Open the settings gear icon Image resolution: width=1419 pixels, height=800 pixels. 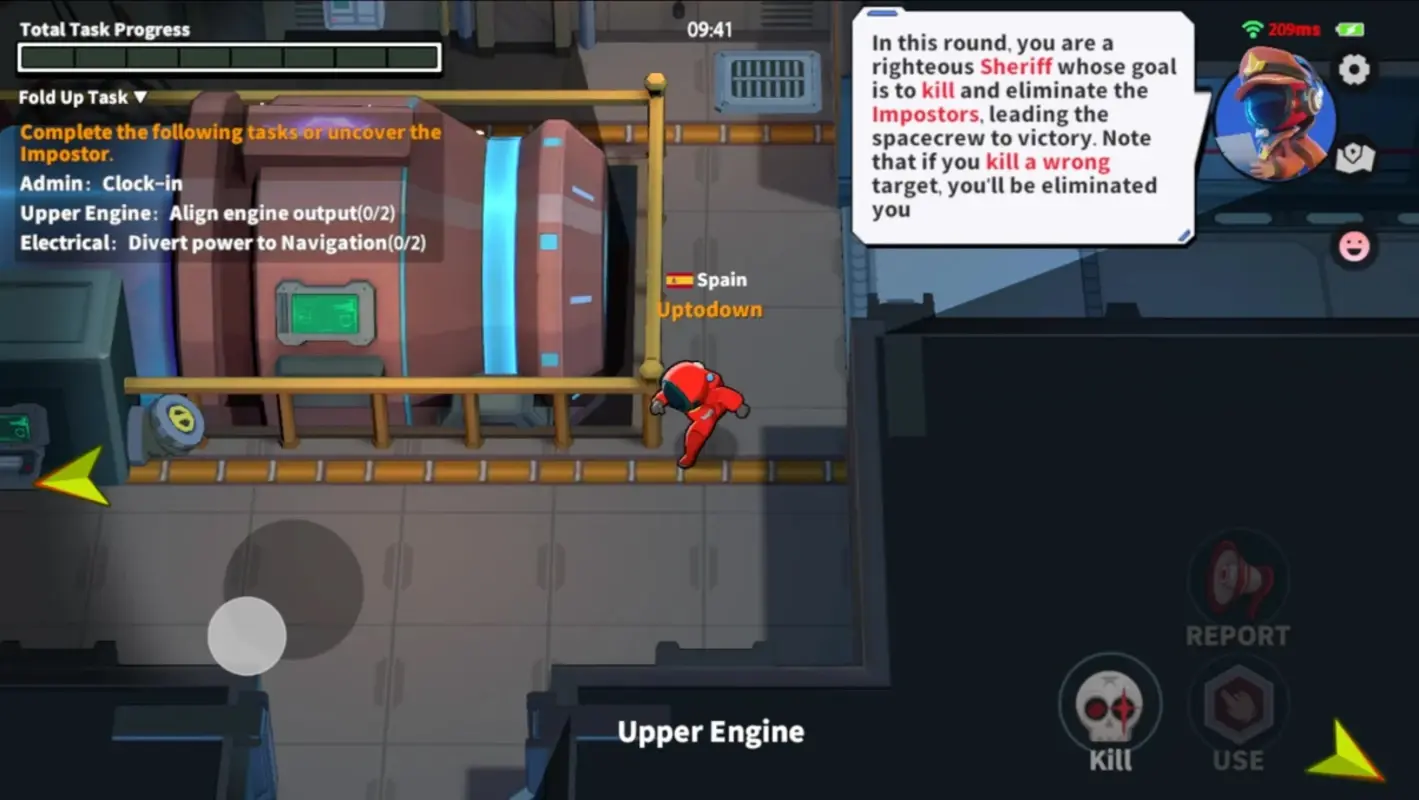tap(1355, 69)
